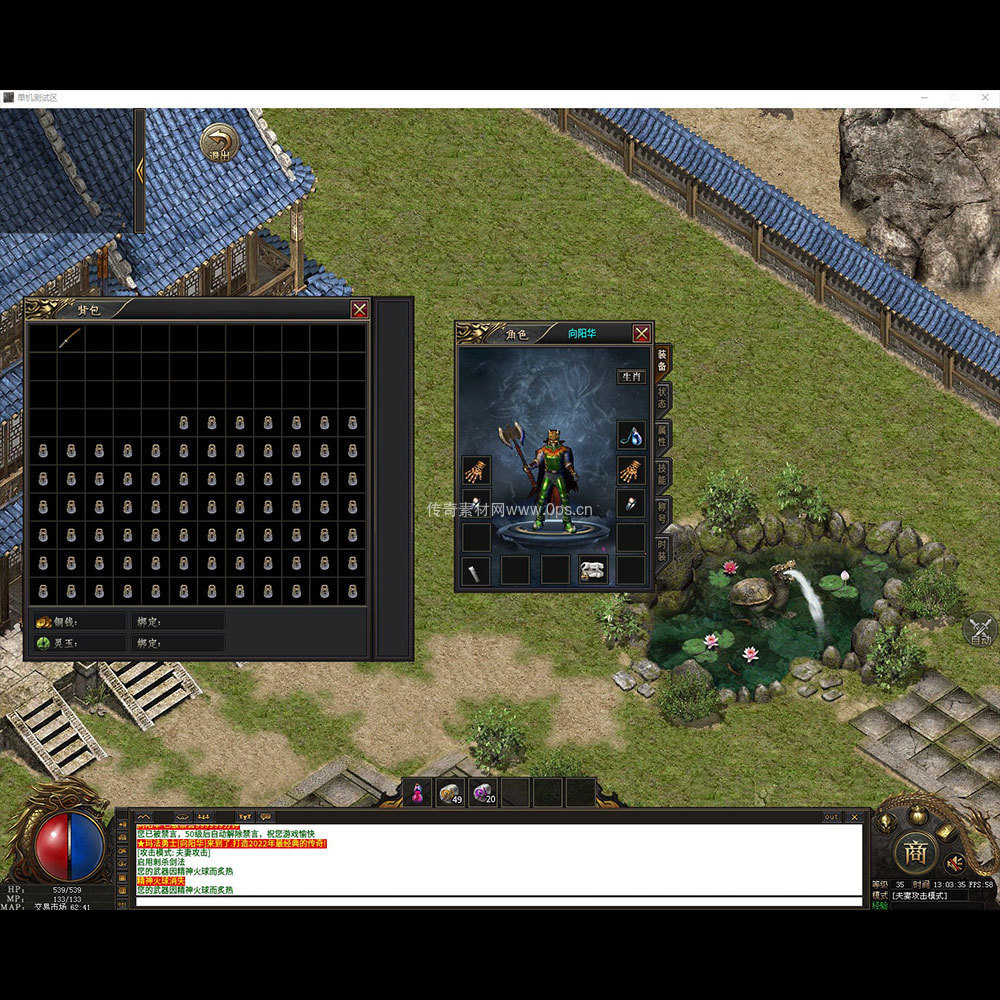The width and height of the screenshot is (1000, 1000).
Task: Select the white boots equipment slot
Action: click(593, 570)
